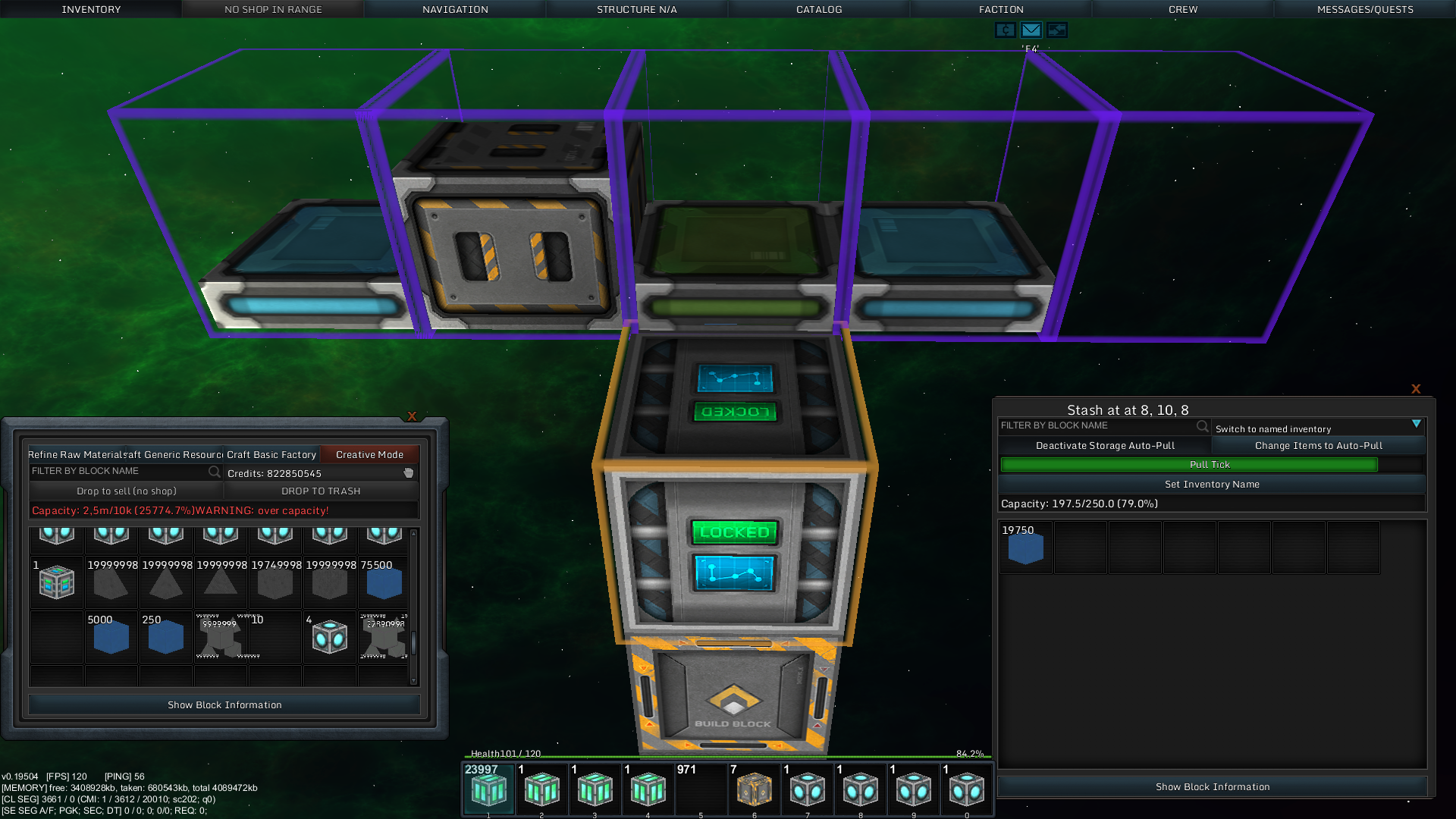Click Change Items to Auto-Pull
Screen dimensions: 1456x819
[1319, 445]
